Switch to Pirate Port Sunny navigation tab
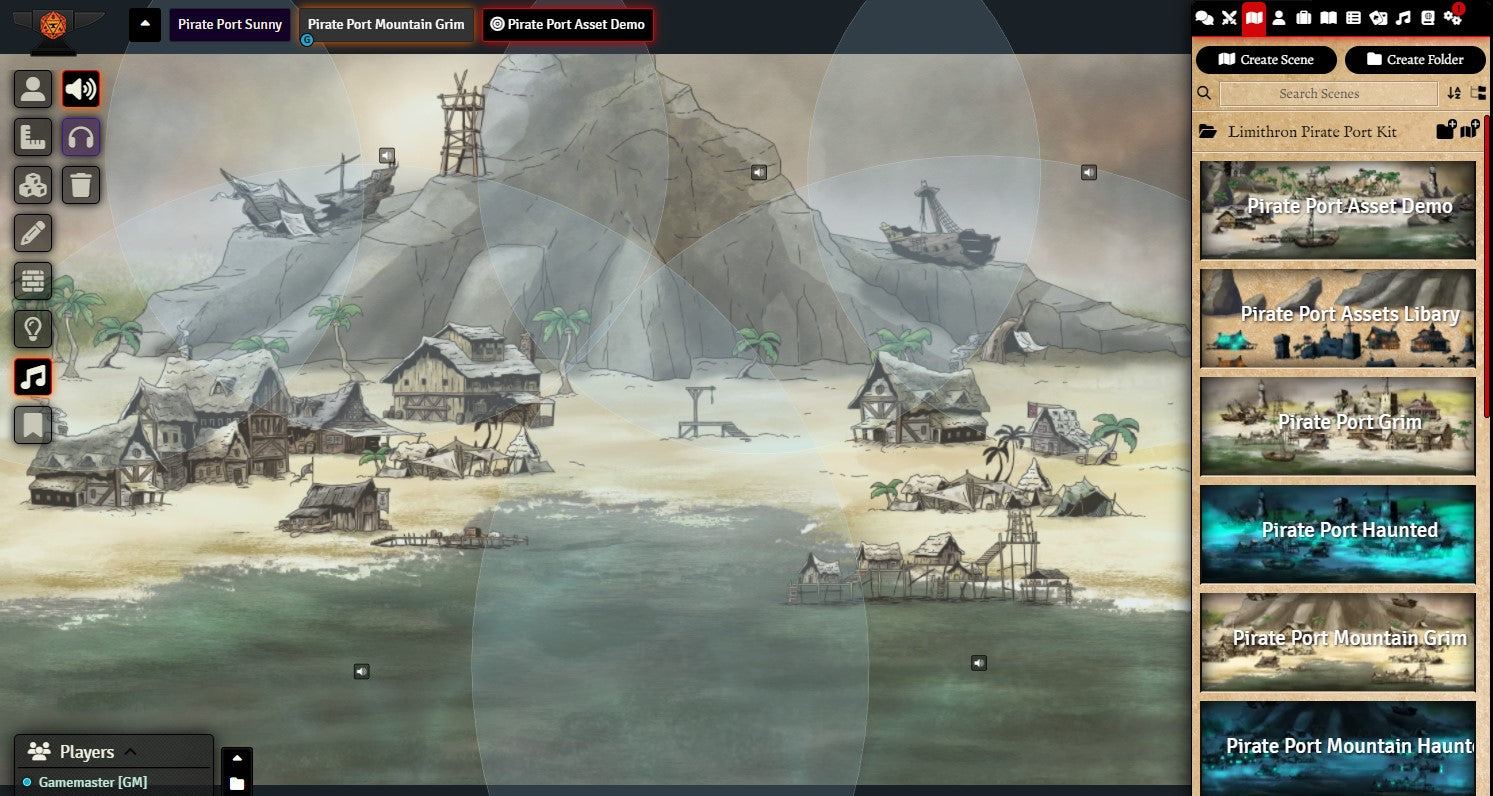1493x796 pixels. pos(230,25)
